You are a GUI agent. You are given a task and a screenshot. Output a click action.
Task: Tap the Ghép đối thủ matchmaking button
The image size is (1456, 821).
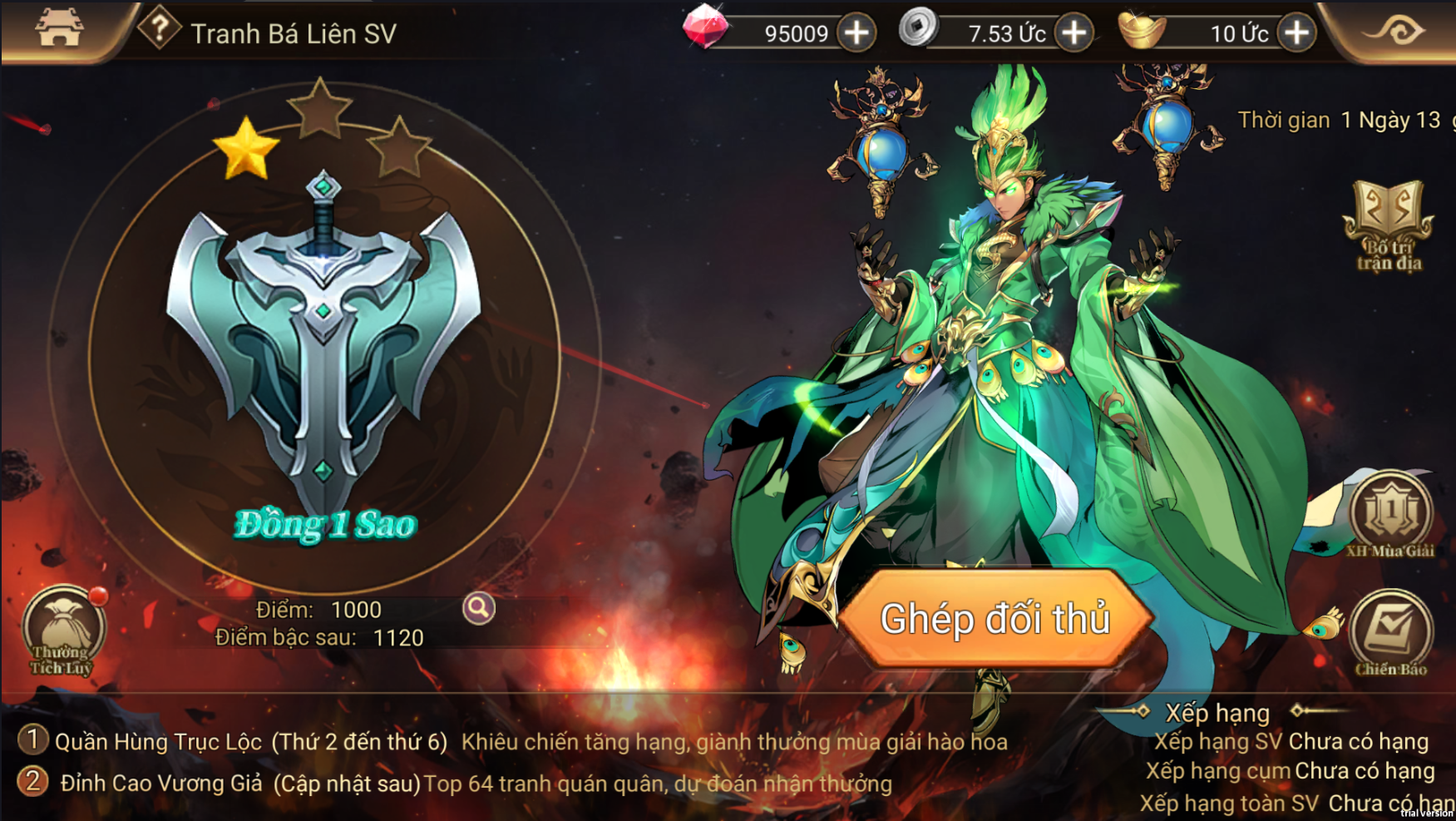click(x=995, y=619)
